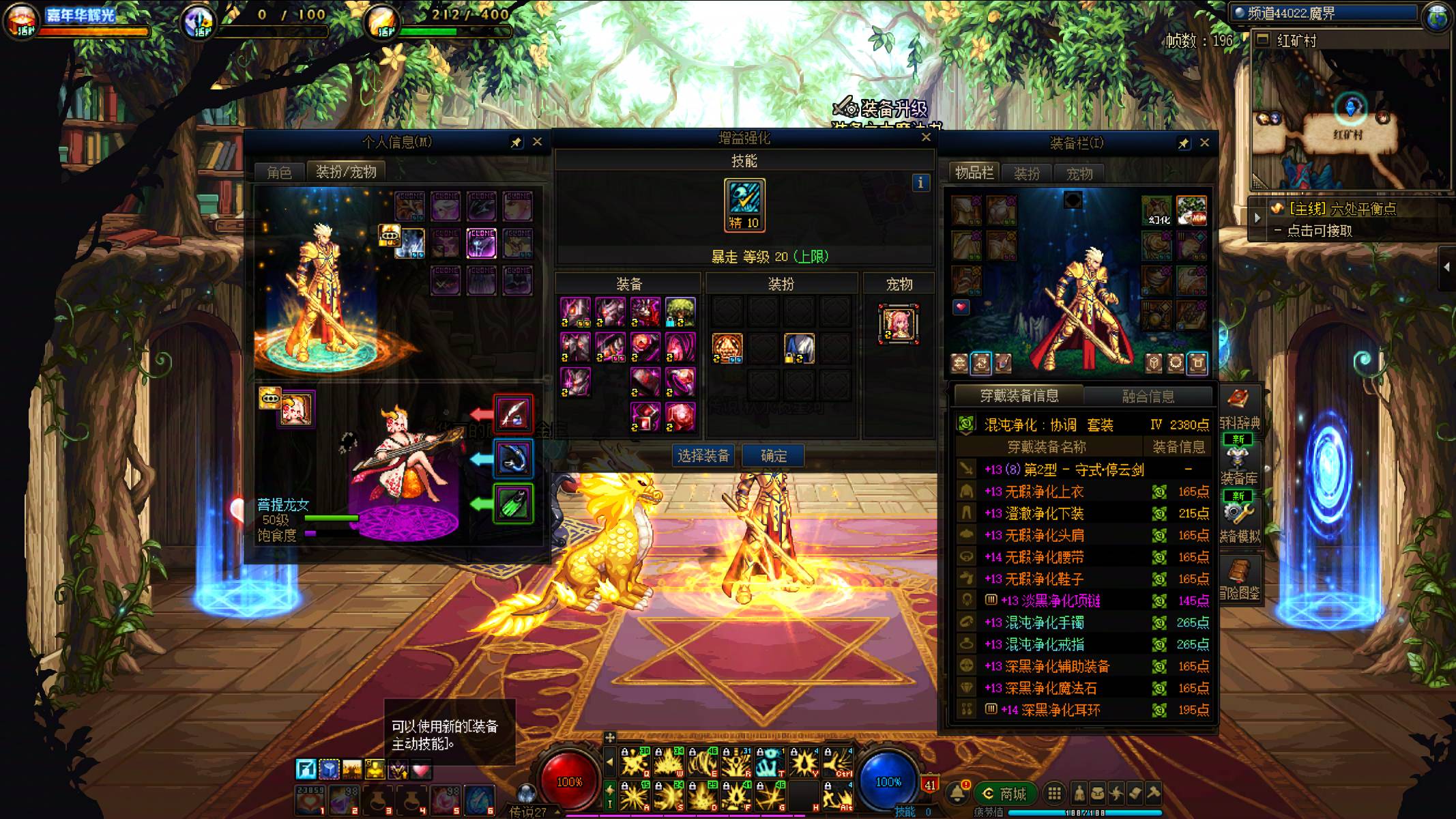Screen dimensions: 1456x819
Task: Close the 增益强化 window
Action: [926, 137]
